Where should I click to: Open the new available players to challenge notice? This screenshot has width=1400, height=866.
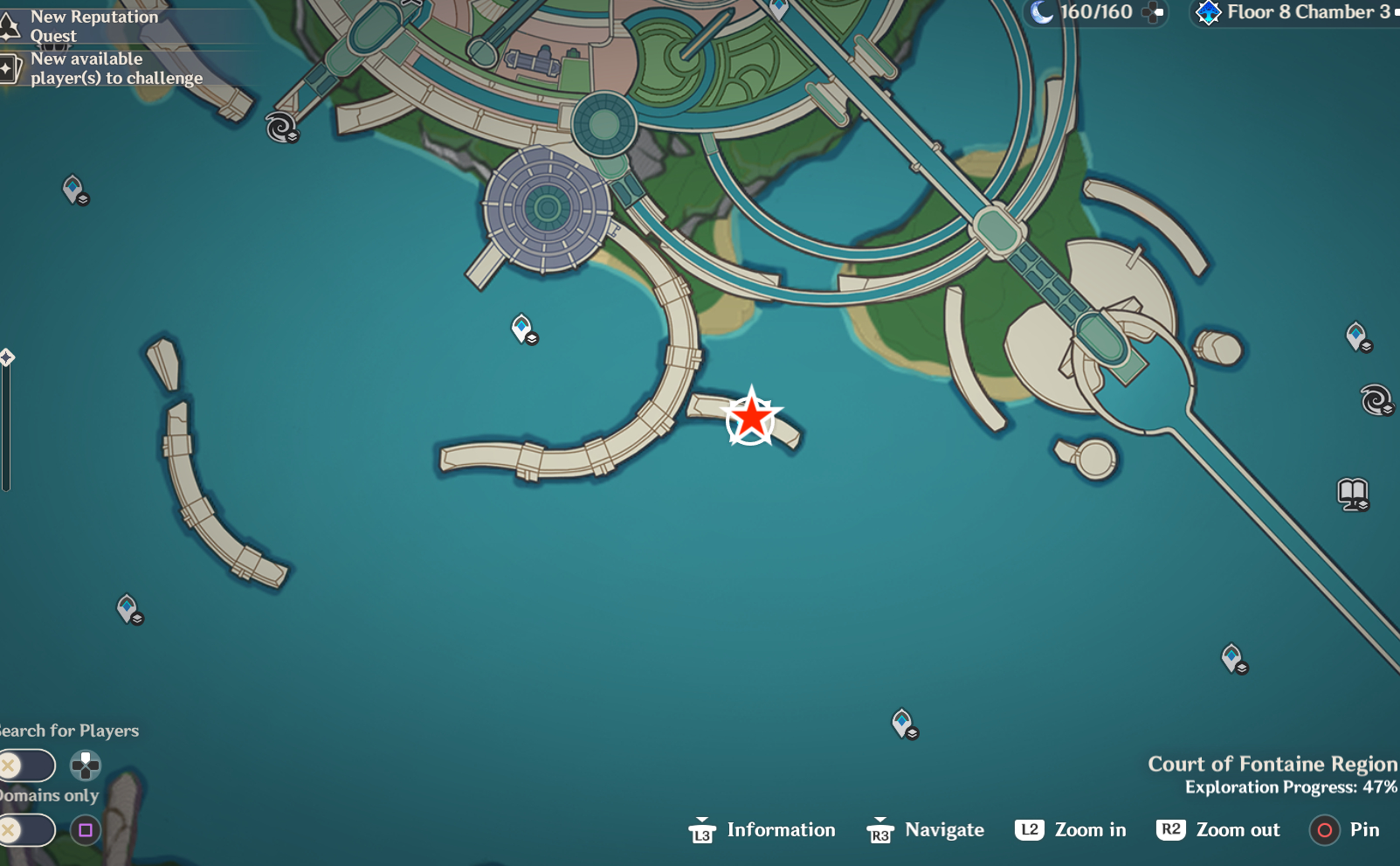pyautogui.click(x=115, y=68)
